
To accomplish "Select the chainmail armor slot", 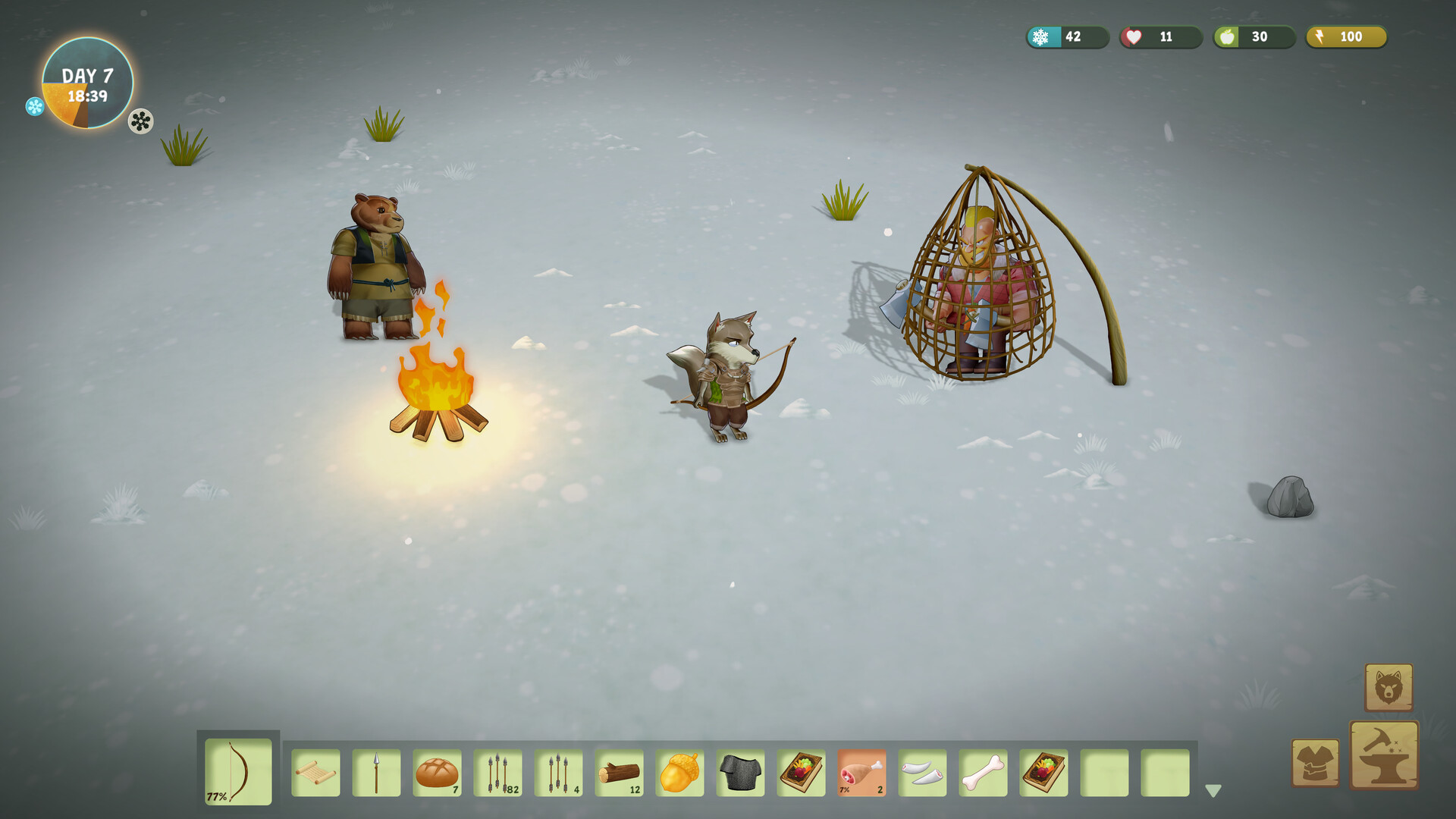I will tap(740, 773).
